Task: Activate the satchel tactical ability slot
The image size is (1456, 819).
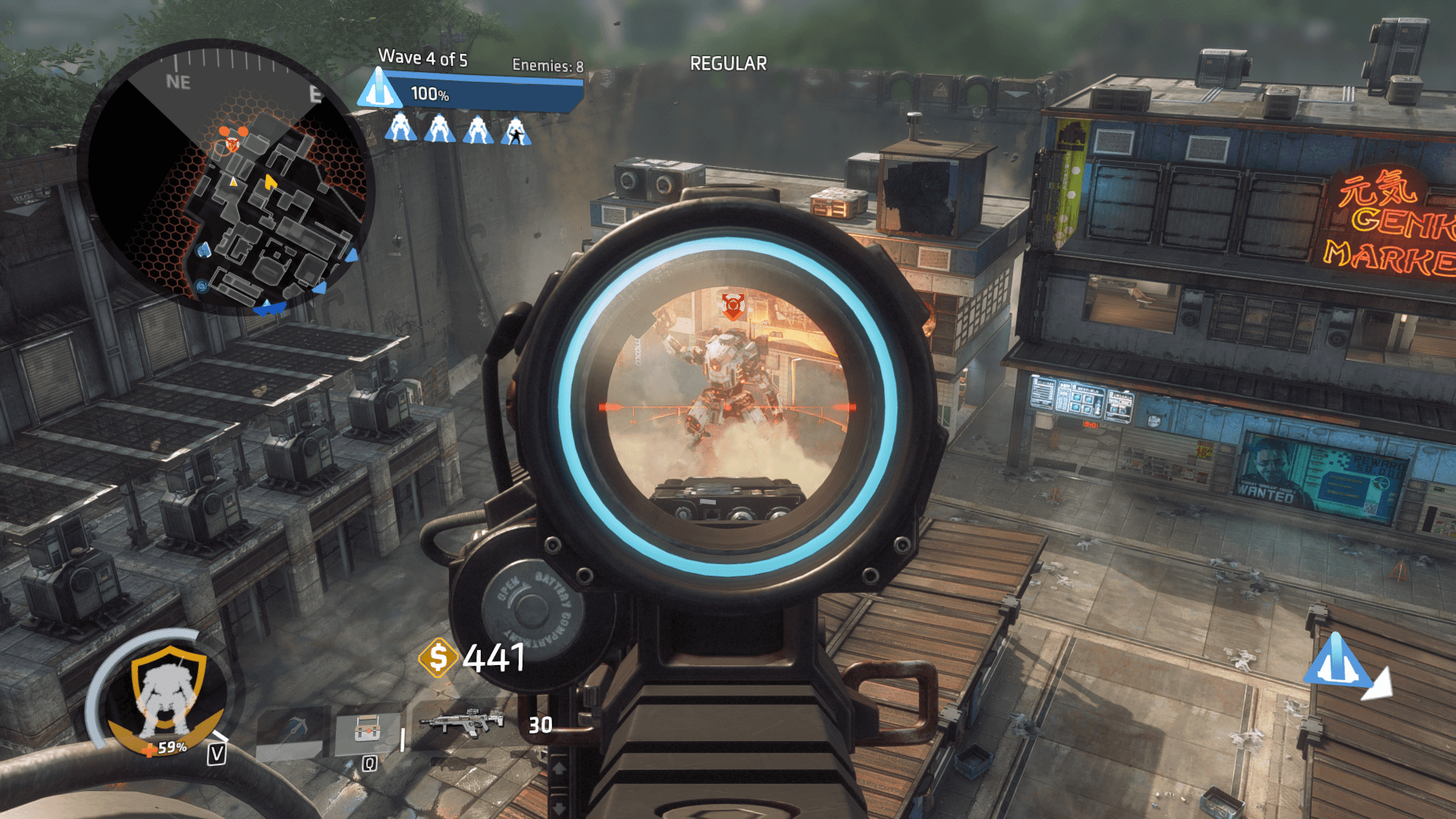Action: pyautogui.click(x=367, y=733)
